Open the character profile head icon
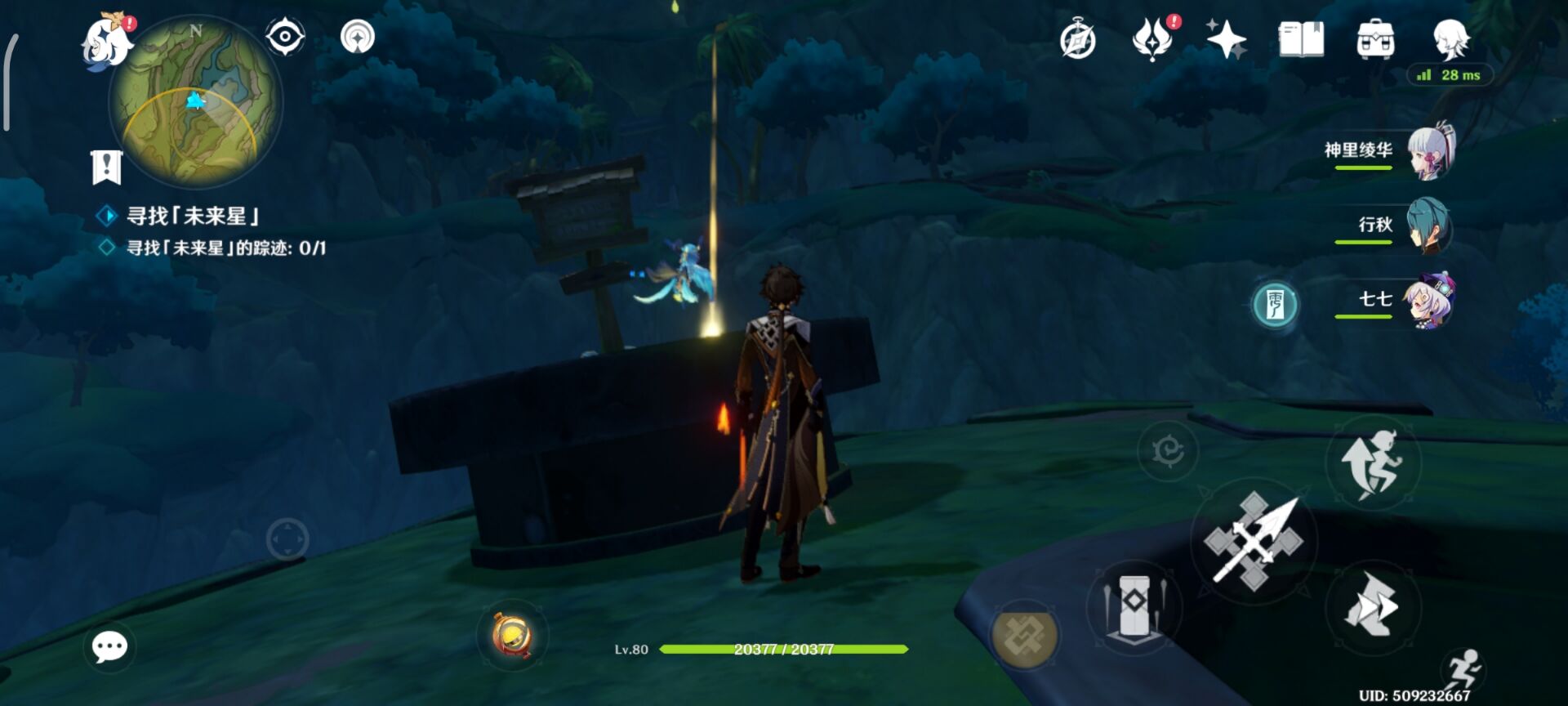Viewport: 1568px width, 706px height. tap(1451, 38)
